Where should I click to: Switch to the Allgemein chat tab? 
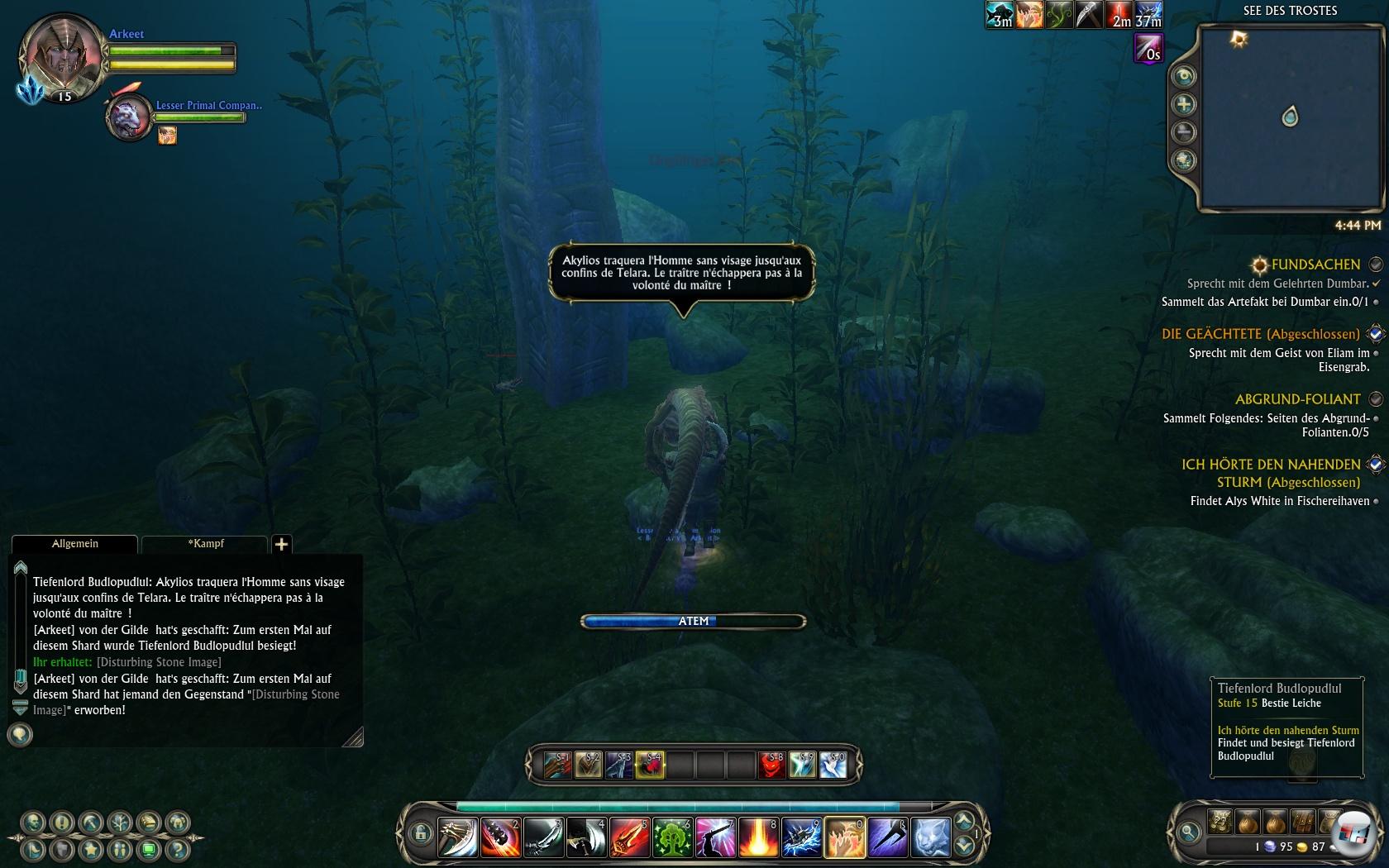(74, 544)
